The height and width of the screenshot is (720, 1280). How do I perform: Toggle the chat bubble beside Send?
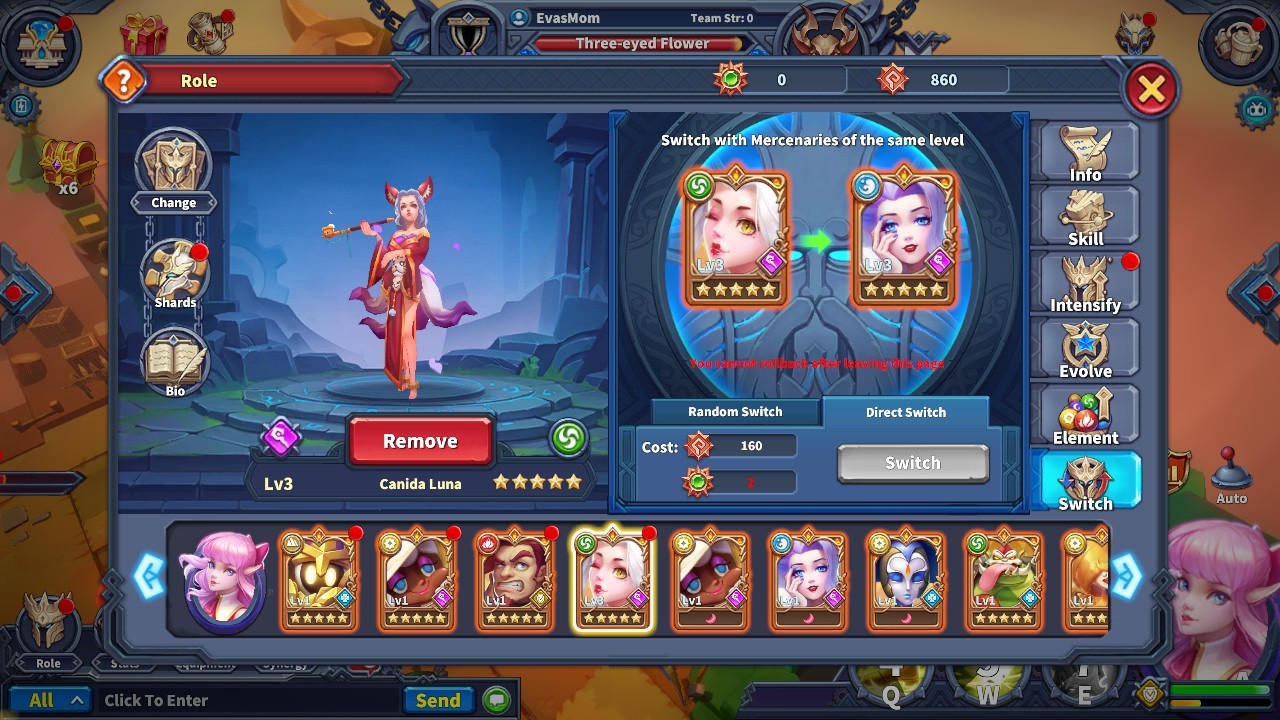(x=496, y=700)
